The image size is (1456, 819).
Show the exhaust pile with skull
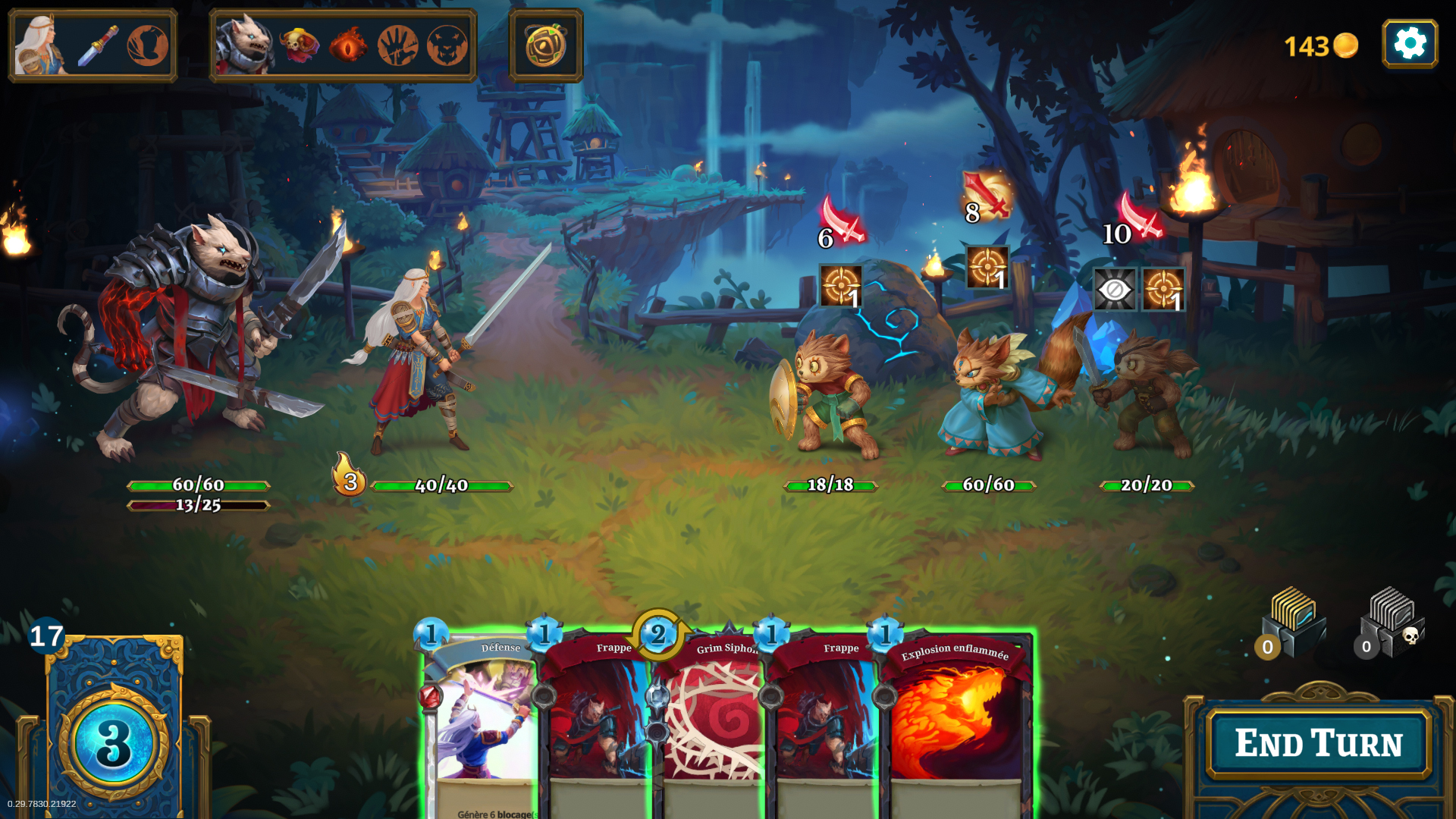(1392, 622)
